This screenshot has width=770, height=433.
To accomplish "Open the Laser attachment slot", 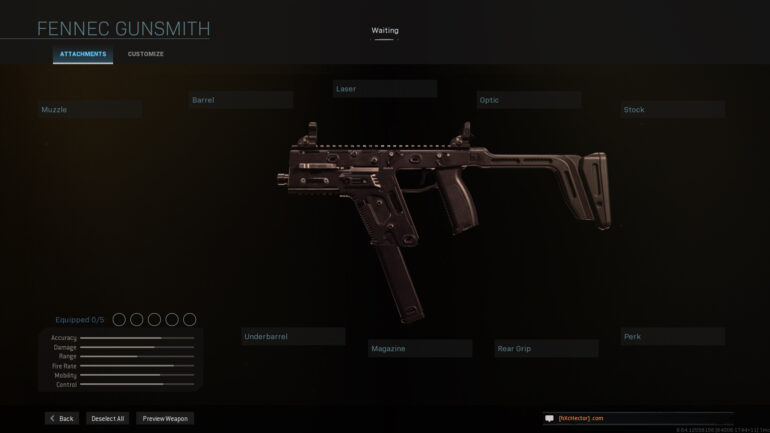I will (384, 89).
